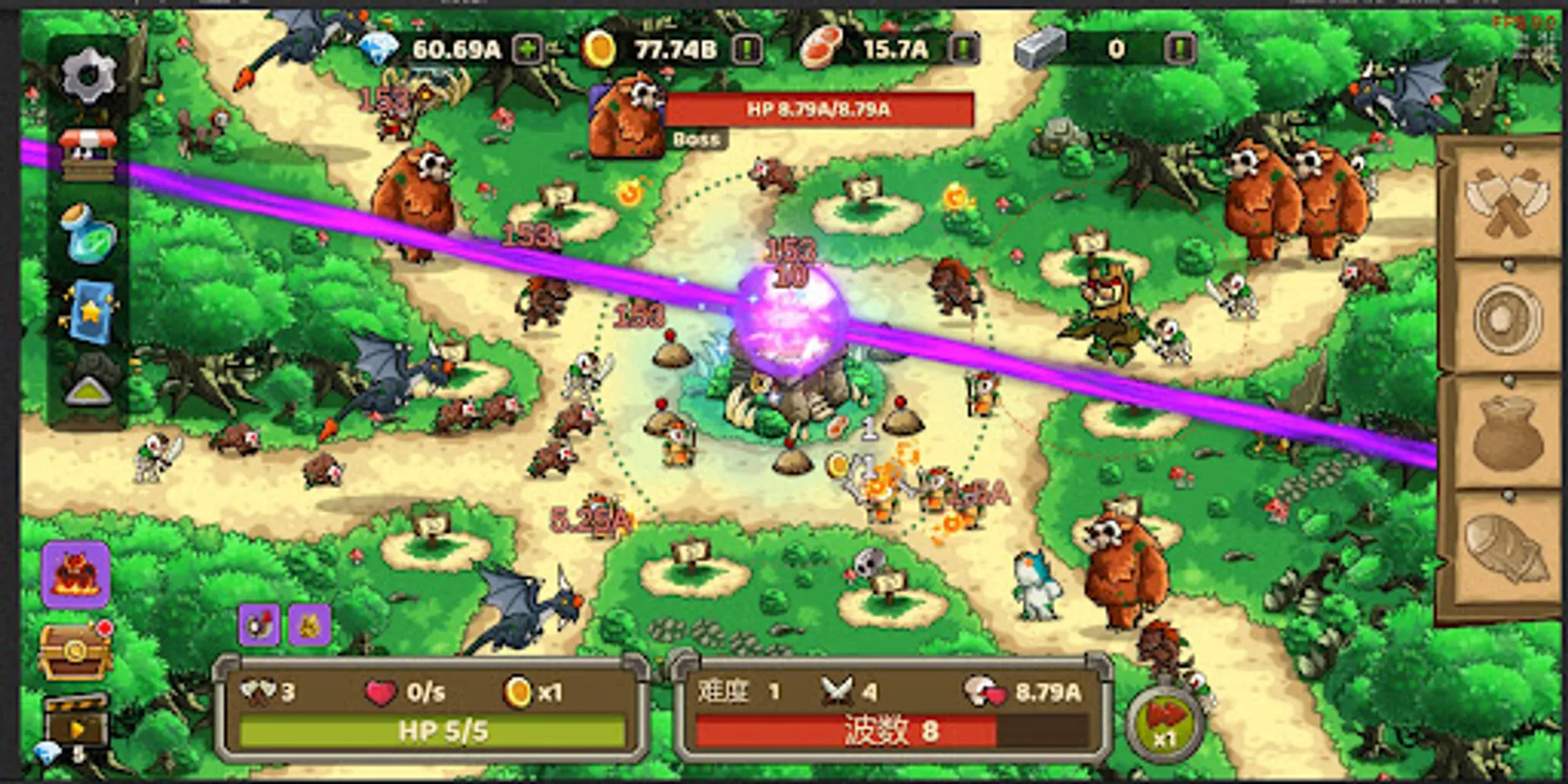
Task: Open the star card collection
Action: point(90,314)
